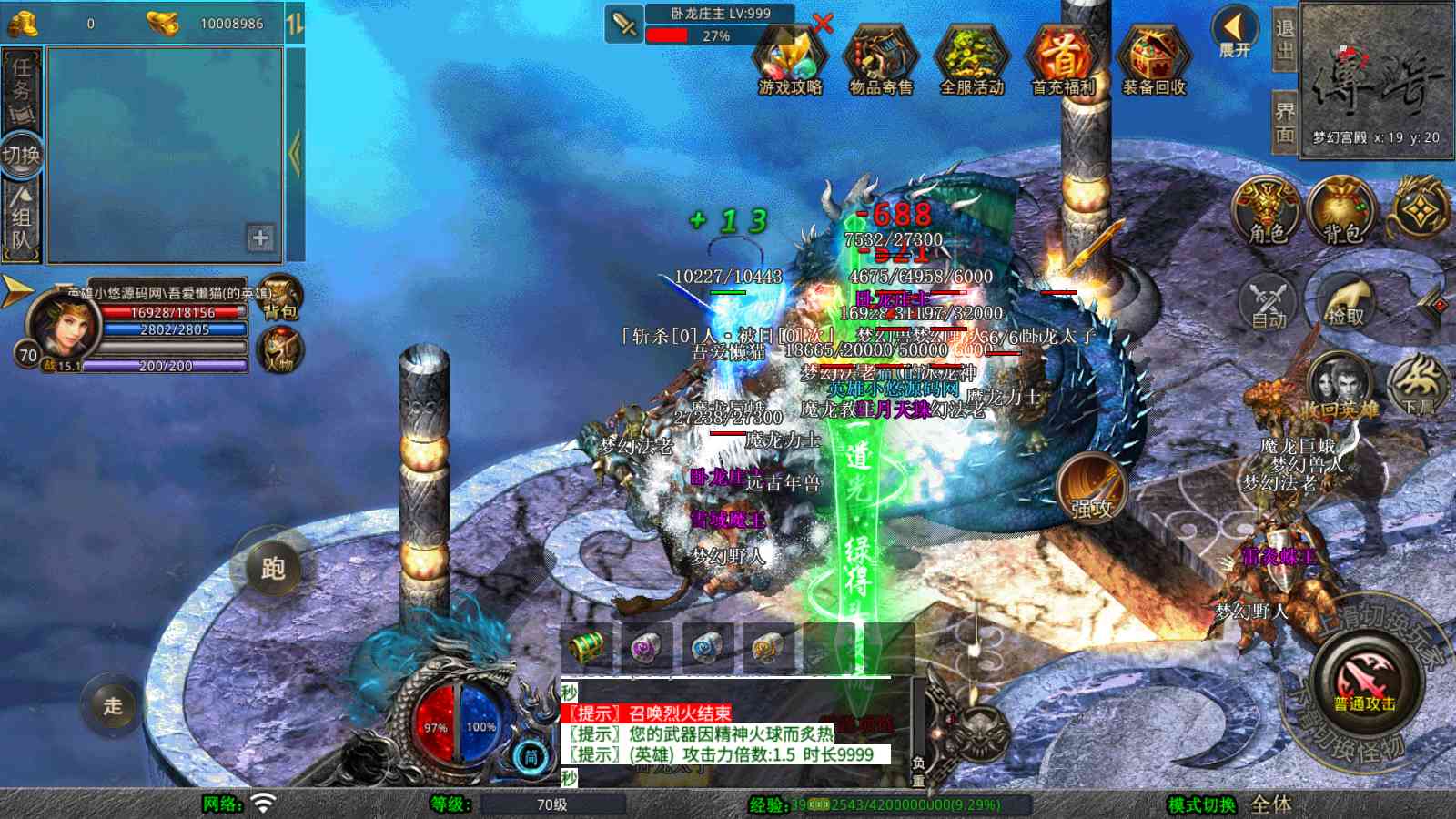The width and height of the screenshot is (1456, 819).
Task: Open the 物品寄售 consignment shop
Action: 880,60
